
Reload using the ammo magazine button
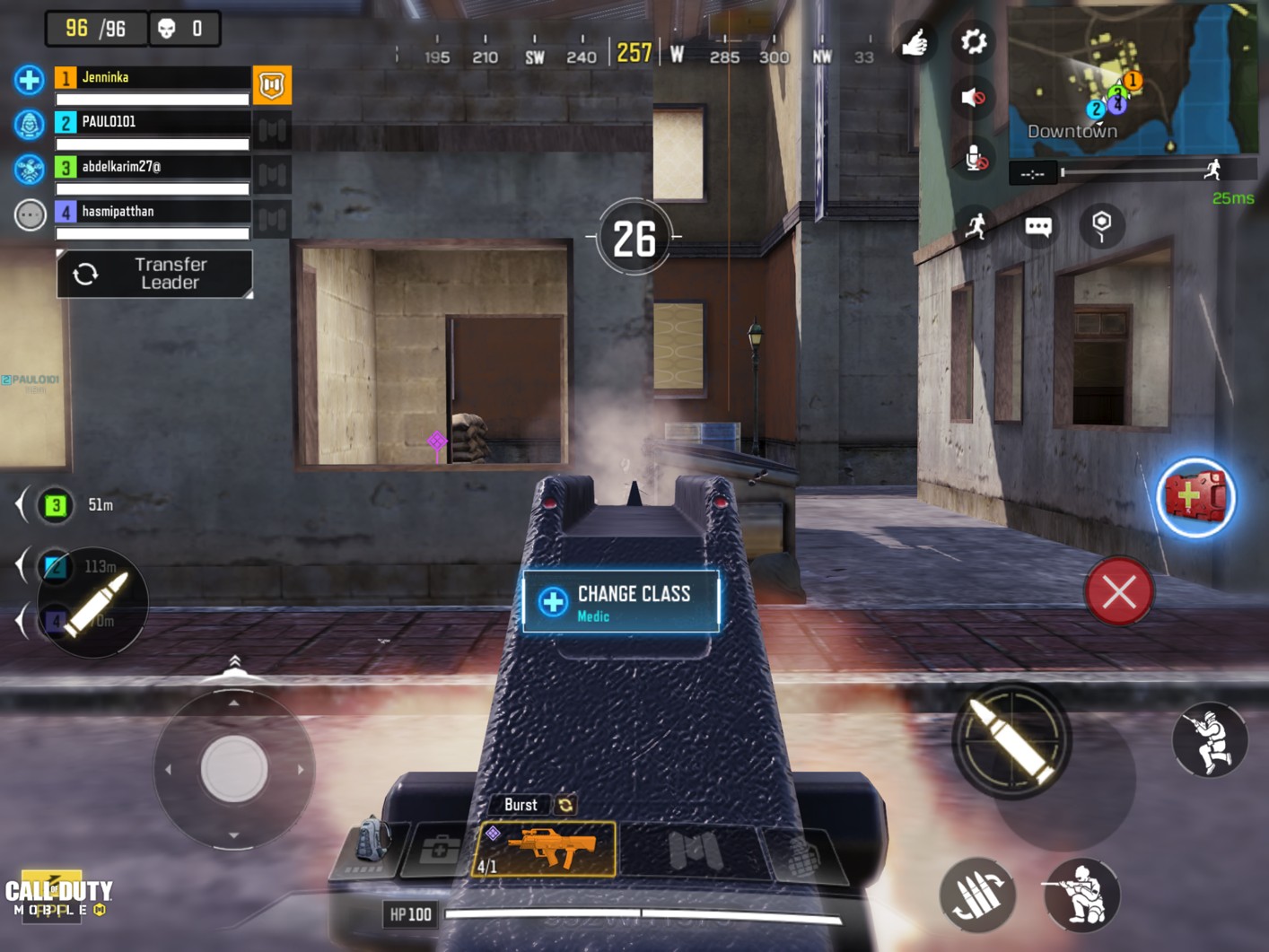click(x=977, y=894)
